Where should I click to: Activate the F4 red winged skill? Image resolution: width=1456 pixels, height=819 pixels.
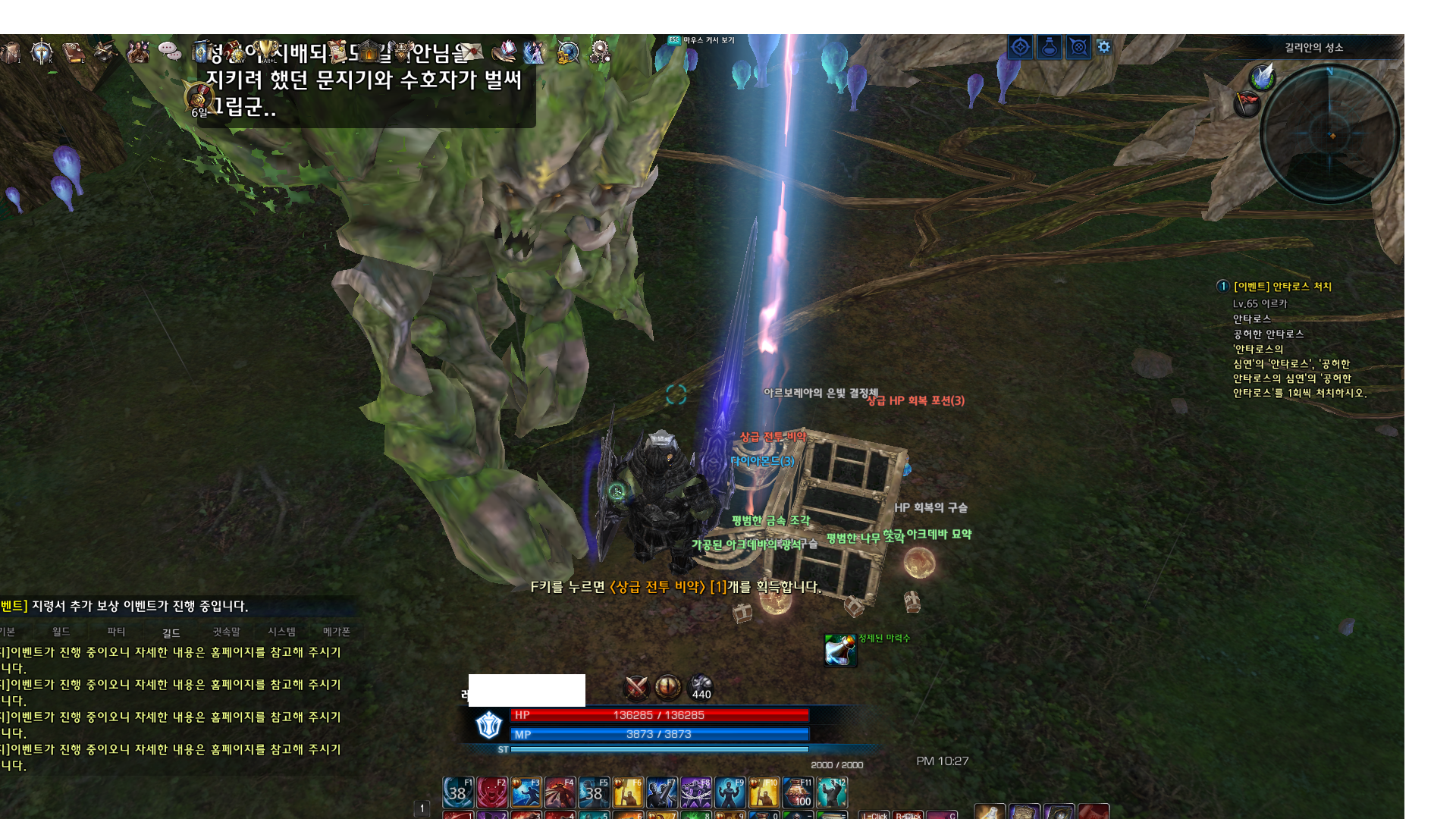pos(560,793)
